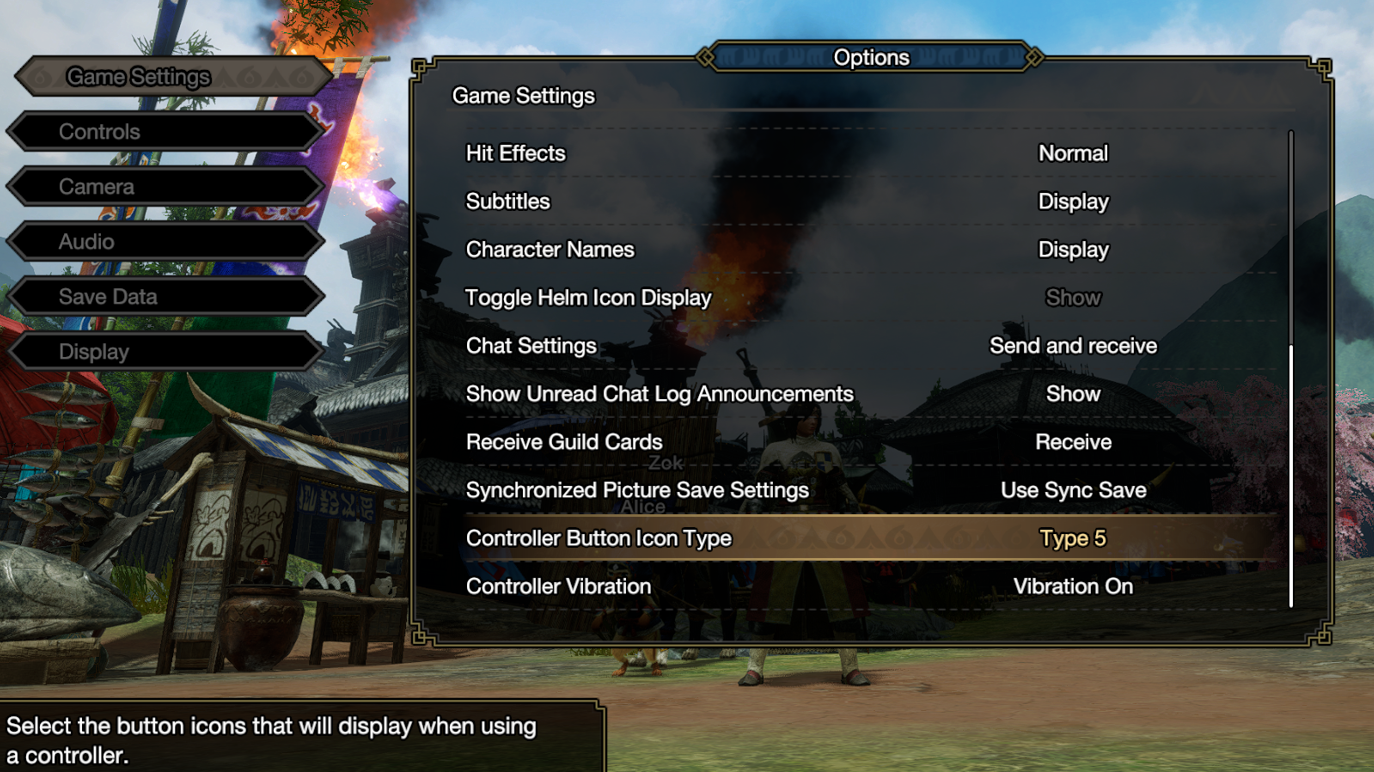Click the Options title banner
Screen dimensions: 1374x772
[x=871, y=57]
